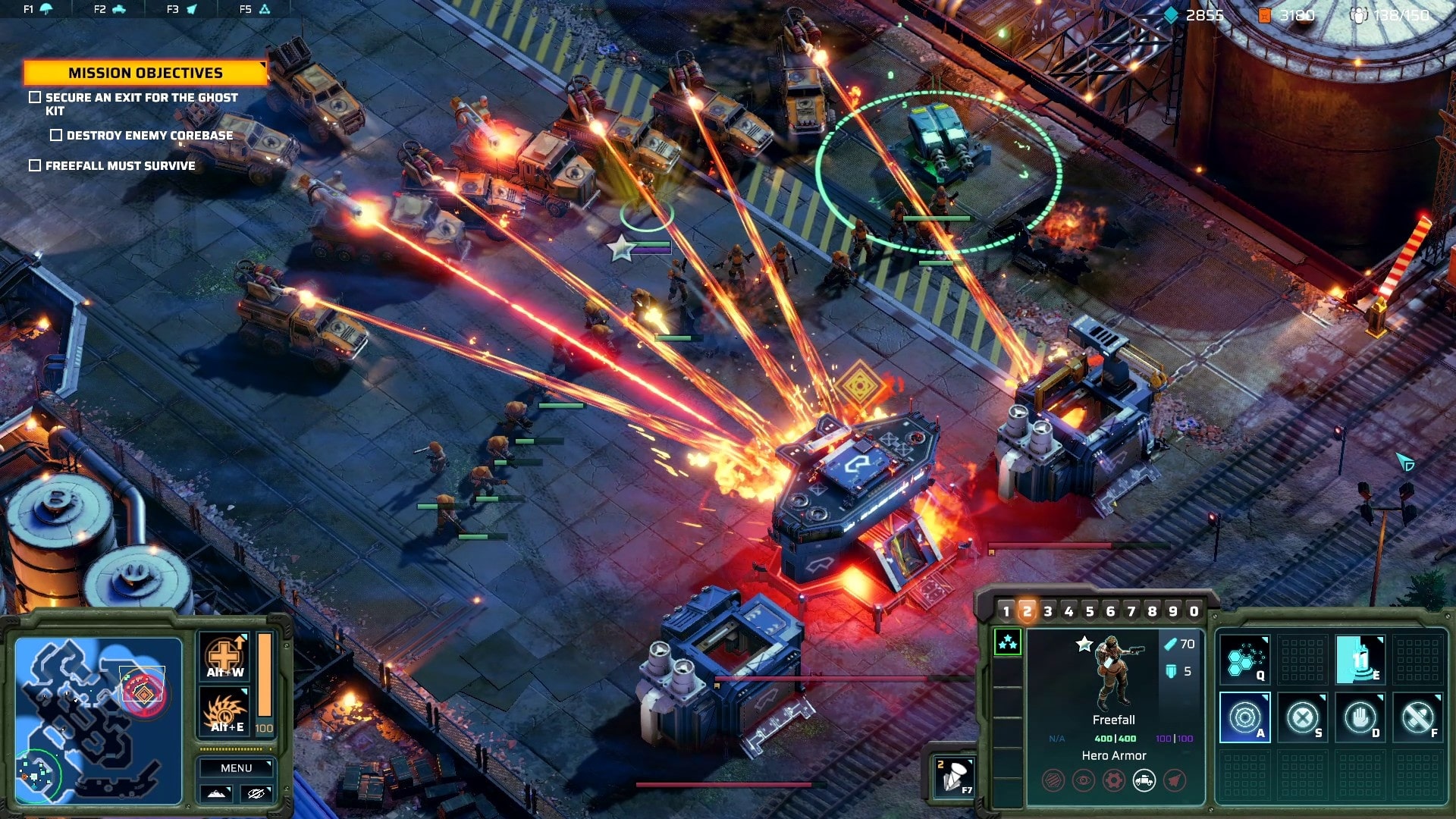Open the F2 vehicle production tab
Image resolution: width=1456 pixels, height=819 pixels.
[110, 9]
